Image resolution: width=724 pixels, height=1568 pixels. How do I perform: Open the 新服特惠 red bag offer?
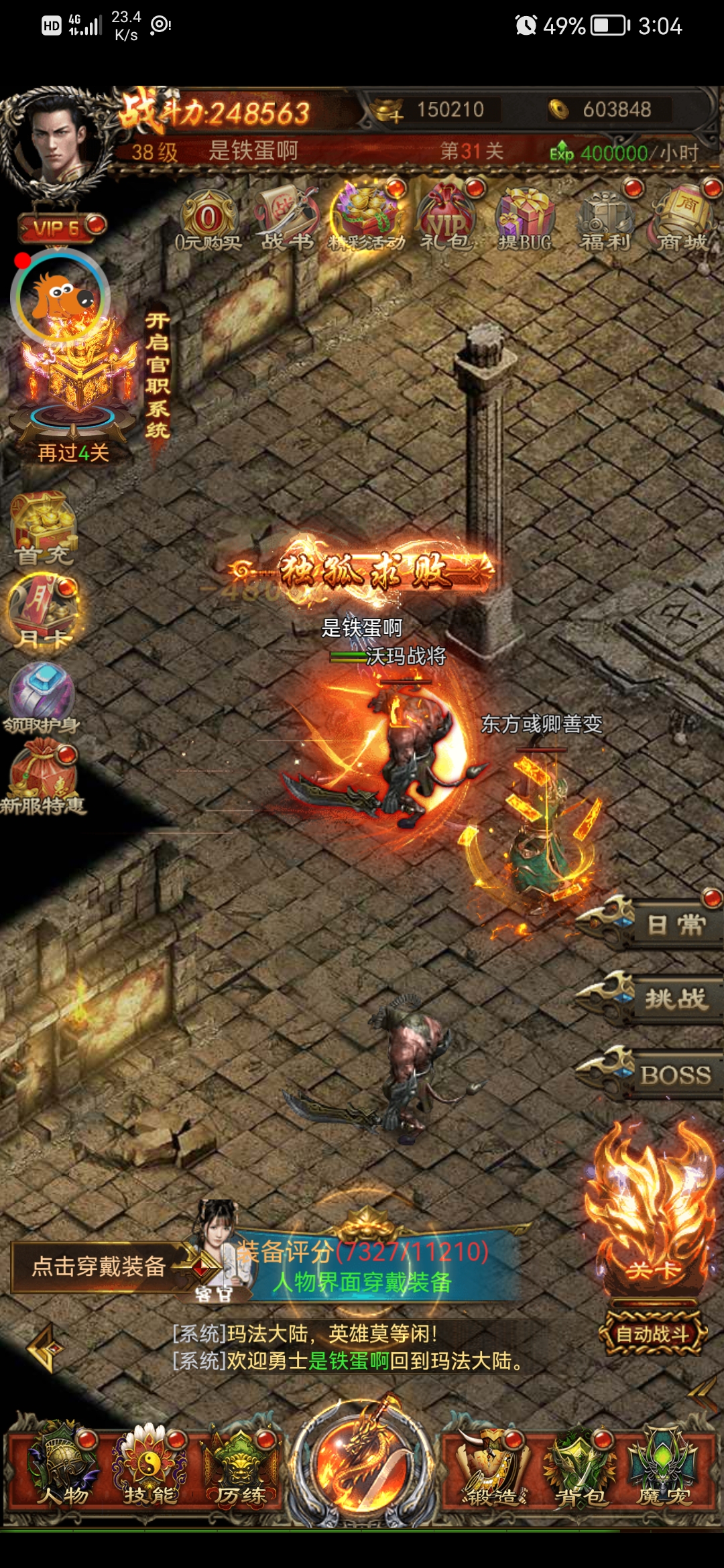pos(43,779)
